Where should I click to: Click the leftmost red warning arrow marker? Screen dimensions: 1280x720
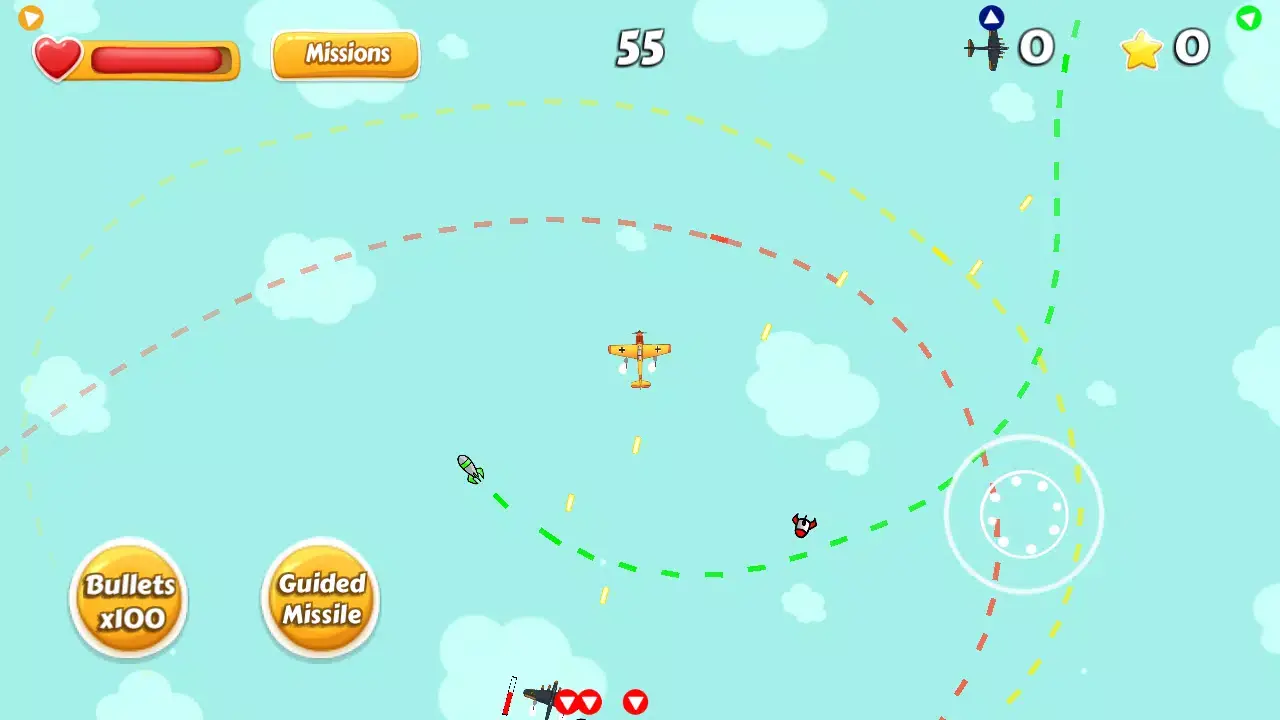click(569, 703)
